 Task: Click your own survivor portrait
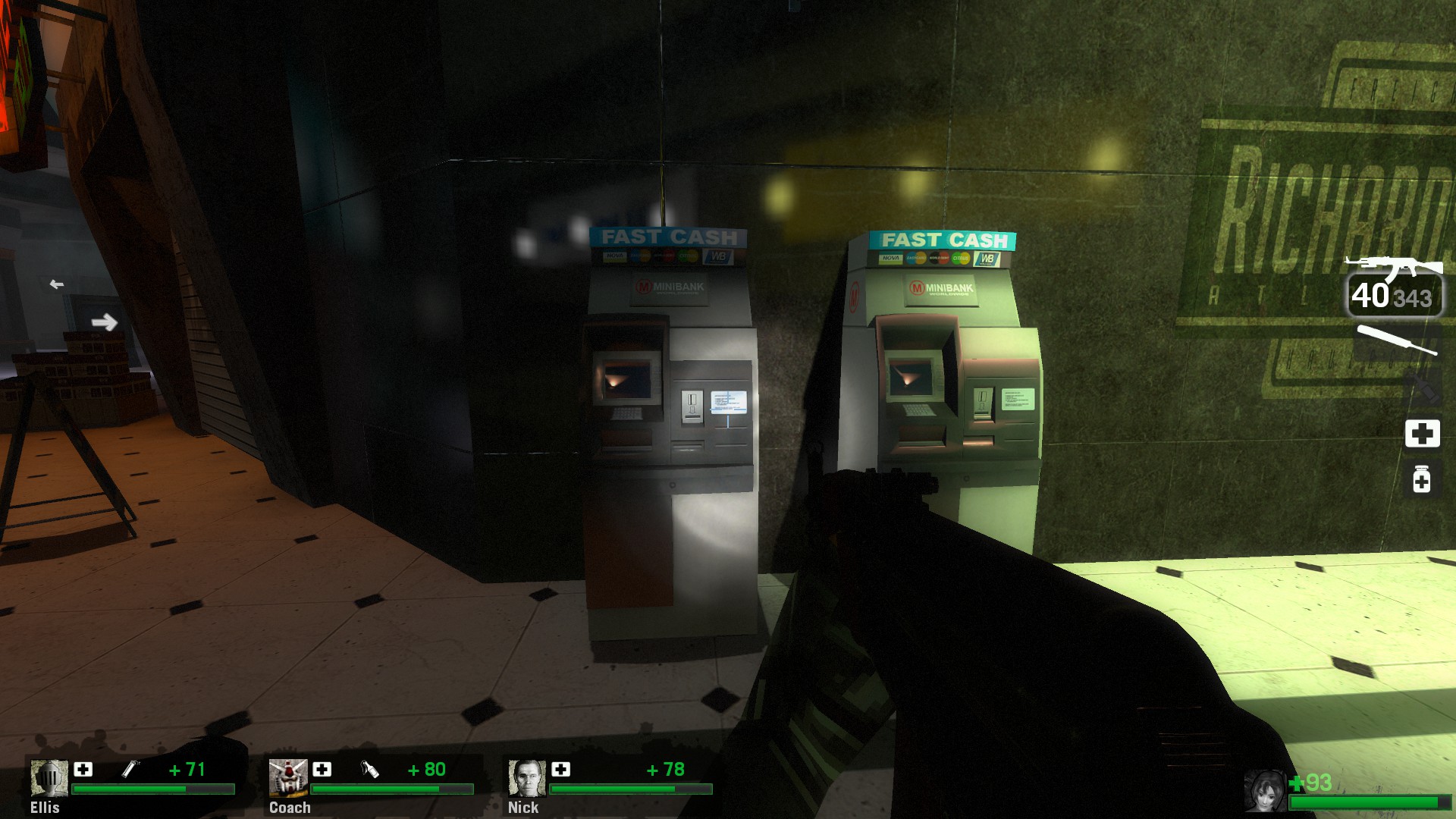click(x=1264, y=790)
